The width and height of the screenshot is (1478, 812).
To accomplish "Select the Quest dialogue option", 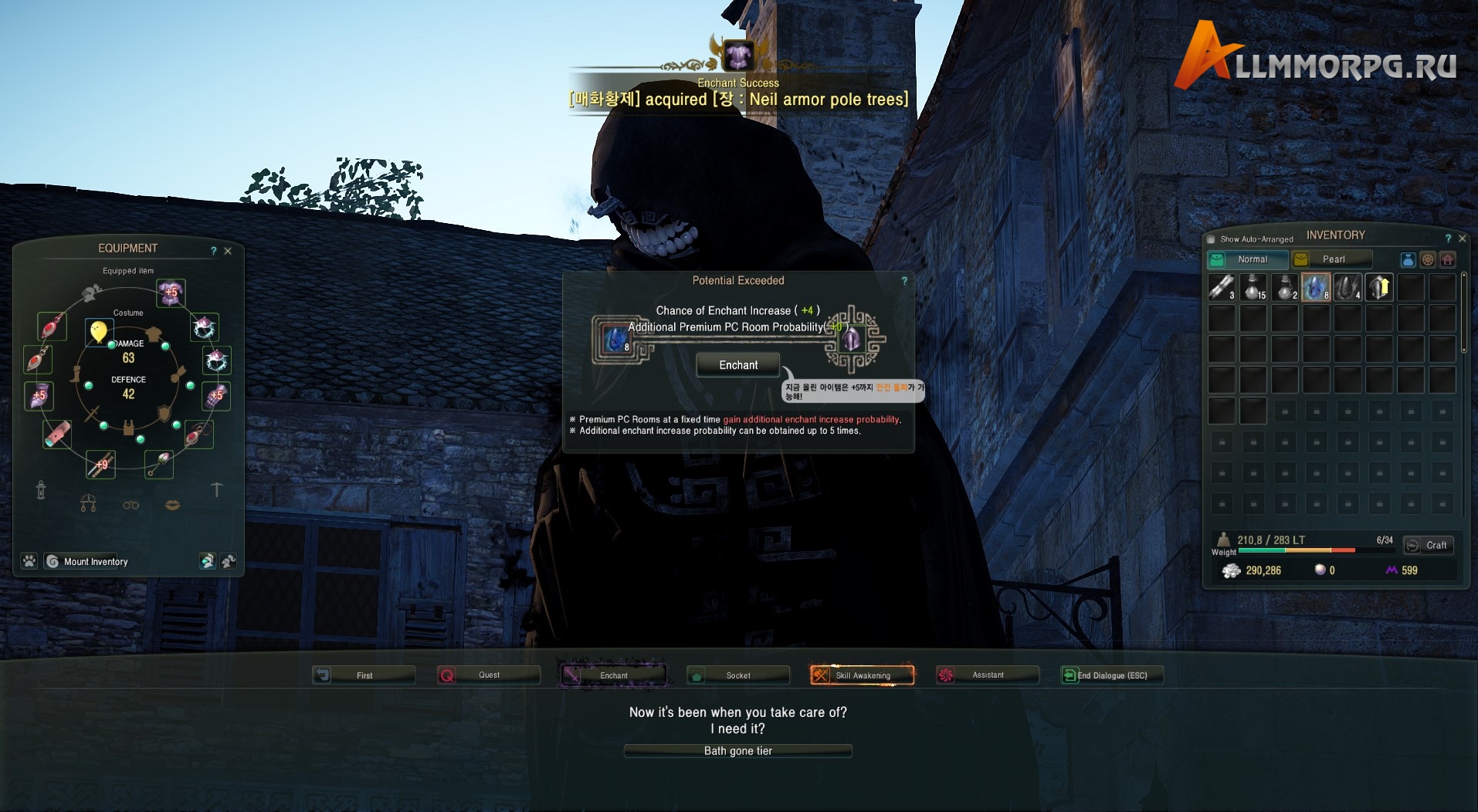I will [x=487, y=675].
